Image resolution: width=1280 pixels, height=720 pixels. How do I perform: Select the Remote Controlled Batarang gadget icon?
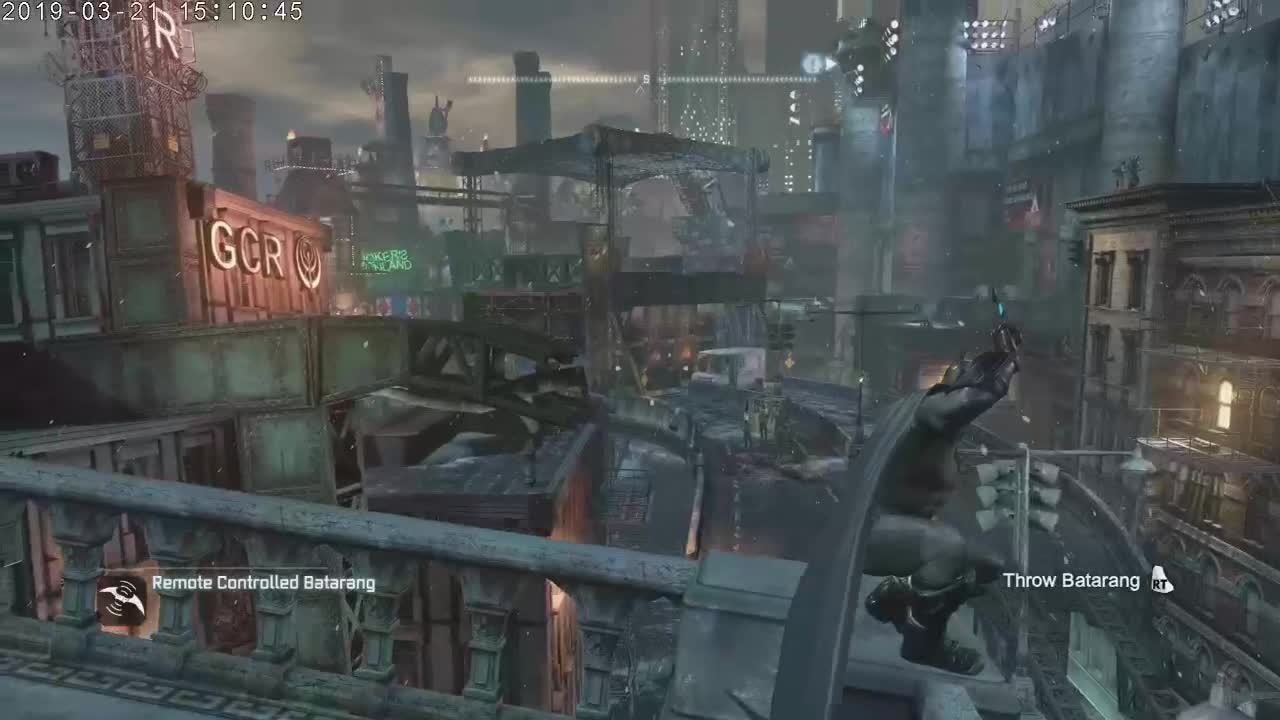click(122, 600)
